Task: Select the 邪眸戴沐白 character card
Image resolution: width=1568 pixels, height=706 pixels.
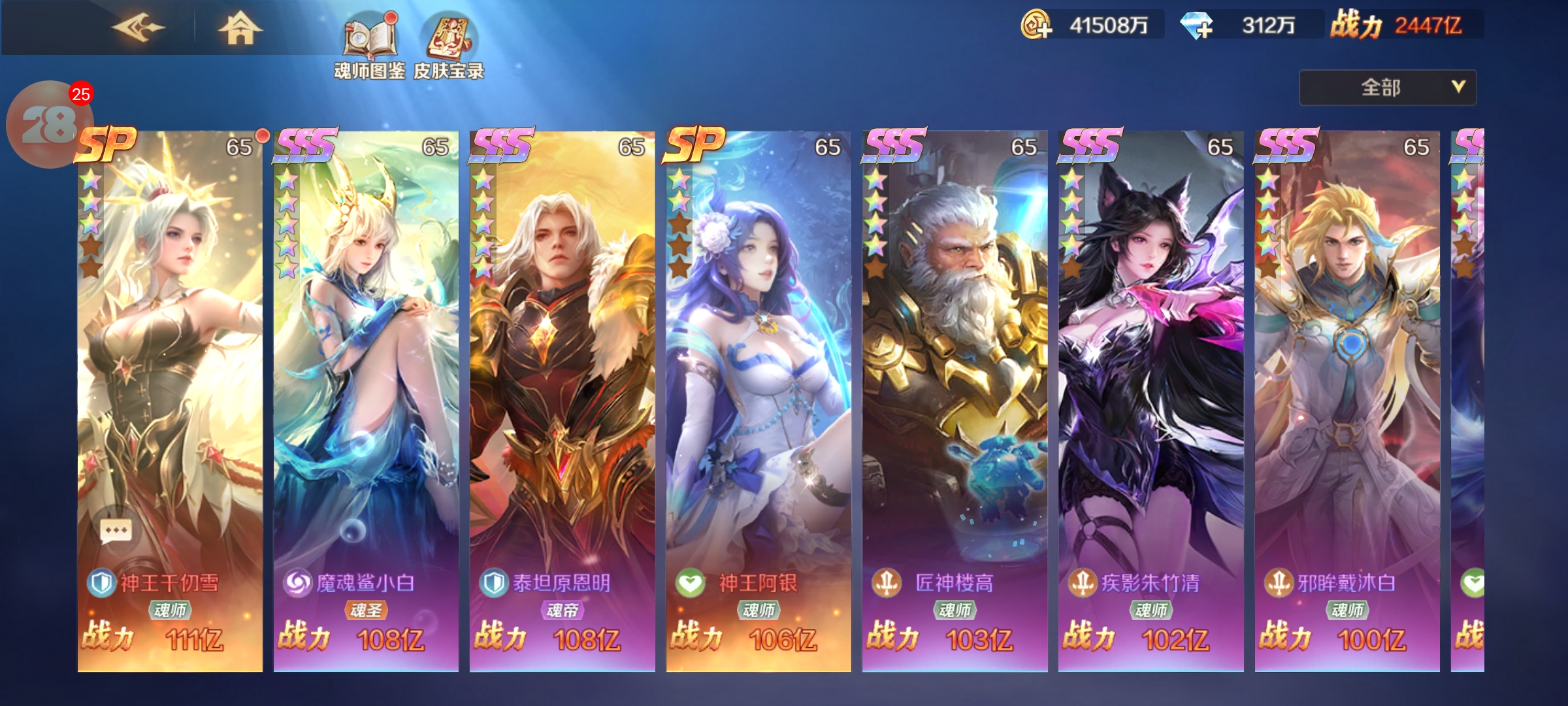Action: pyautogui.click(x=1347, y=392)
